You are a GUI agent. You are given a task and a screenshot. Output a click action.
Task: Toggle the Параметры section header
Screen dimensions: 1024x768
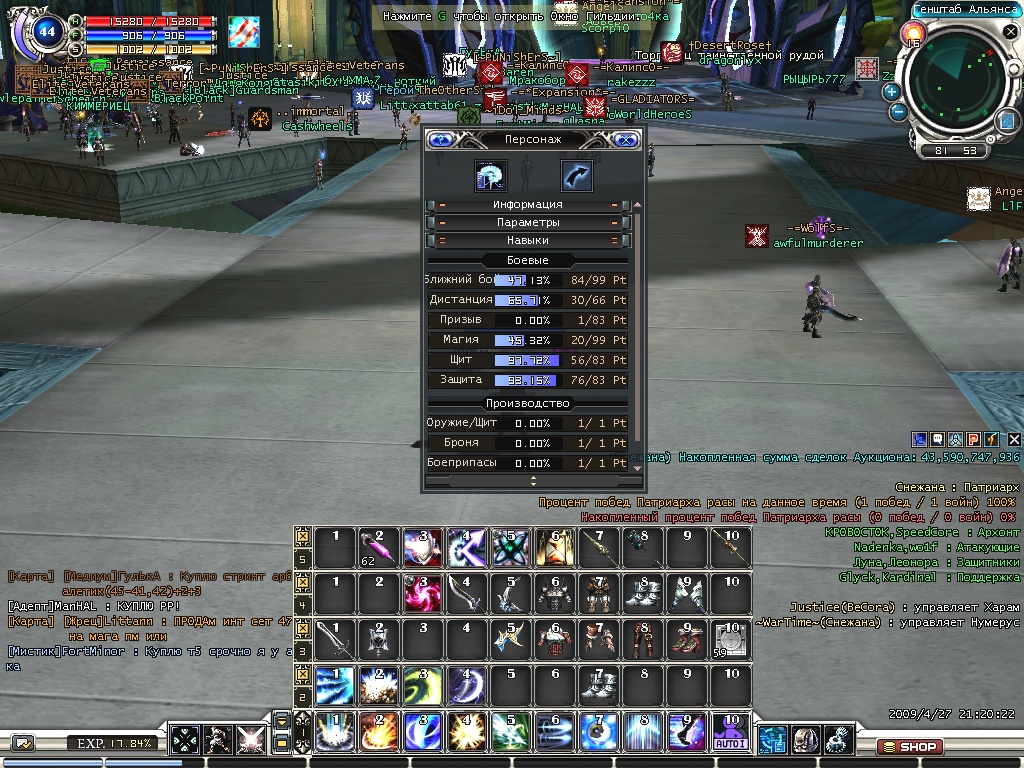pyautogui.click(x=527, y=223)
